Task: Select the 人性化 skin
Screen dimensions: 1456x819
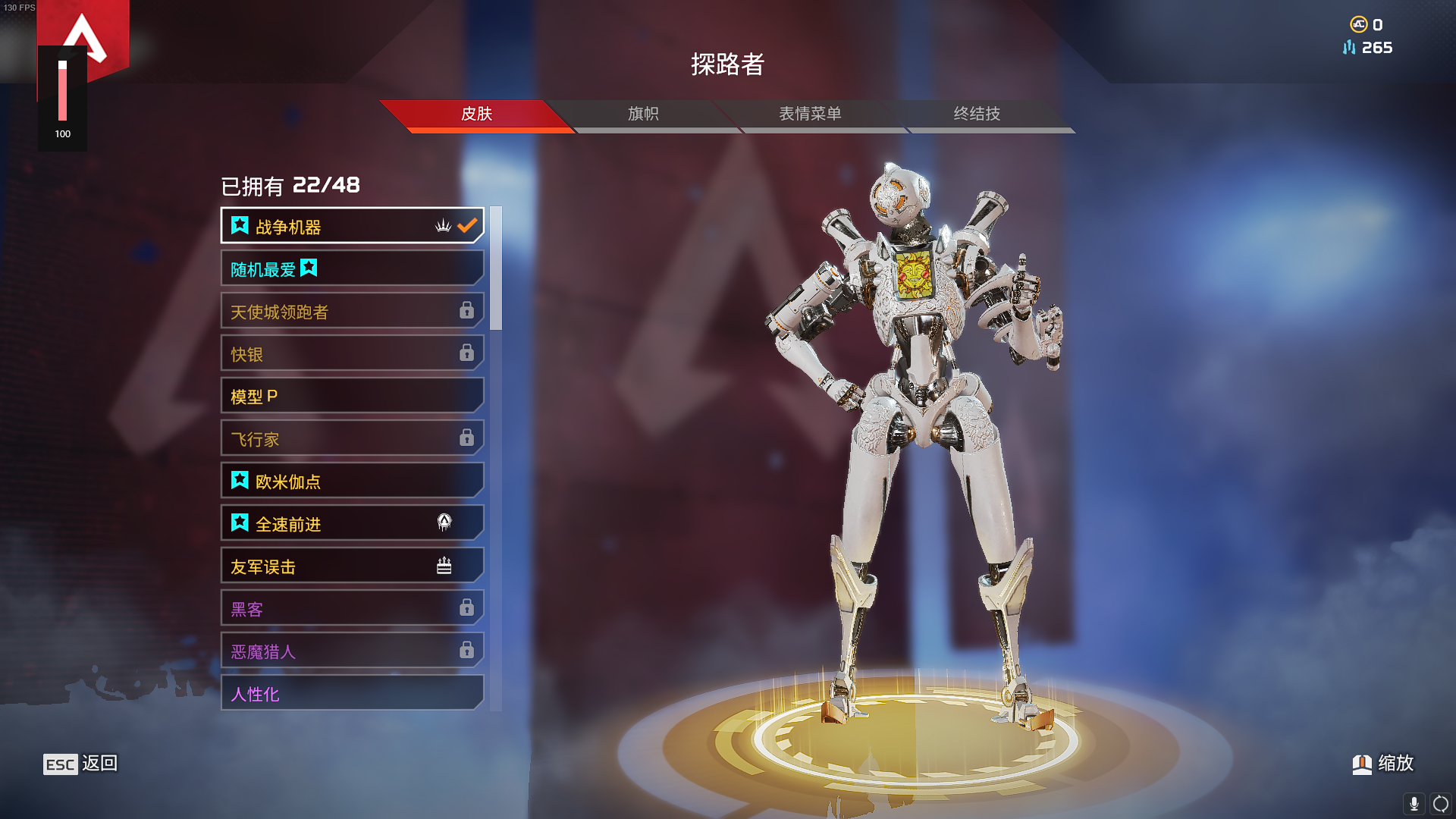Action: pyautogui.click(x=352, y=693)
